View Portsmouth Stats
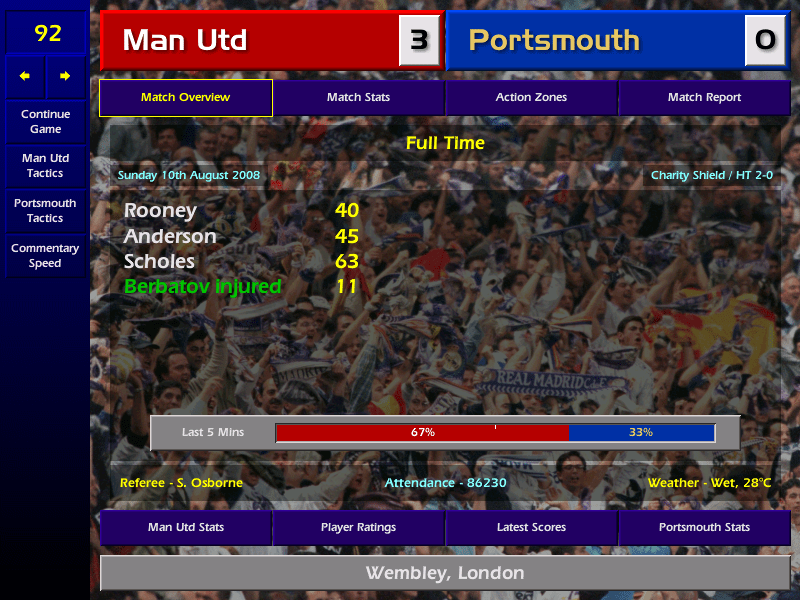 [704, 527]
